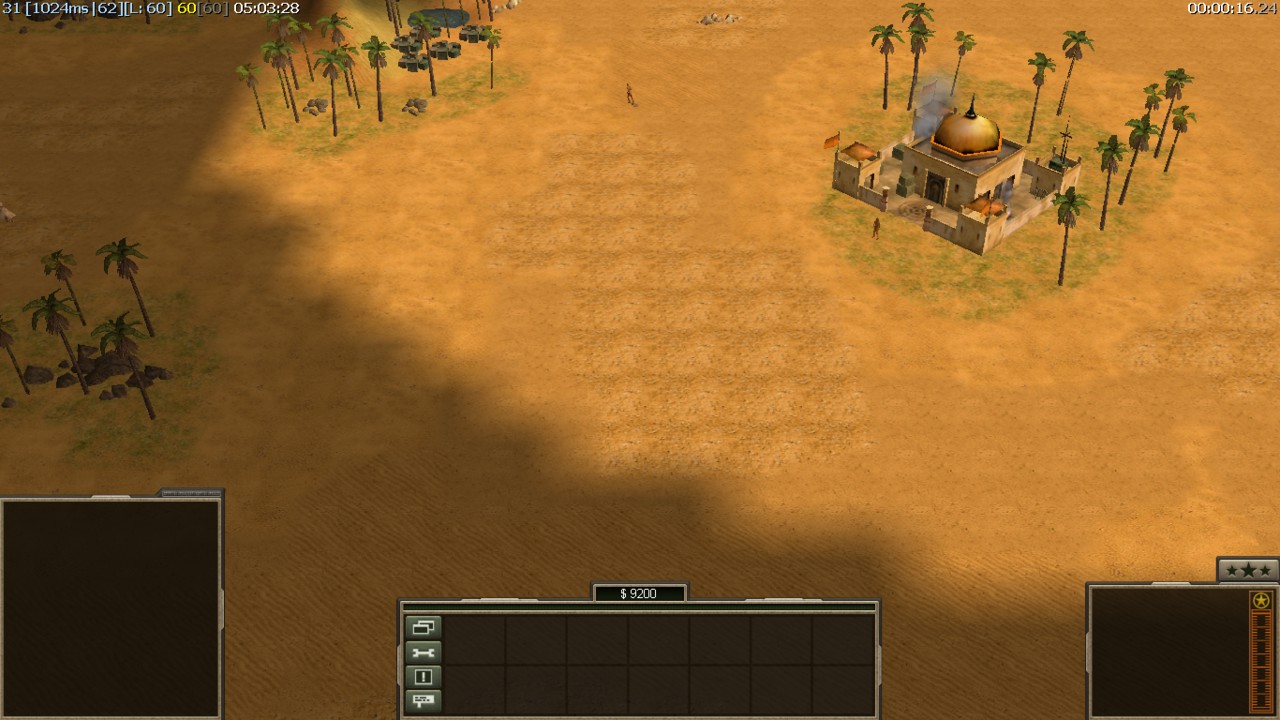1280x720 pixels.
Task: Click the signpost icon button
Action: [423, 701]
